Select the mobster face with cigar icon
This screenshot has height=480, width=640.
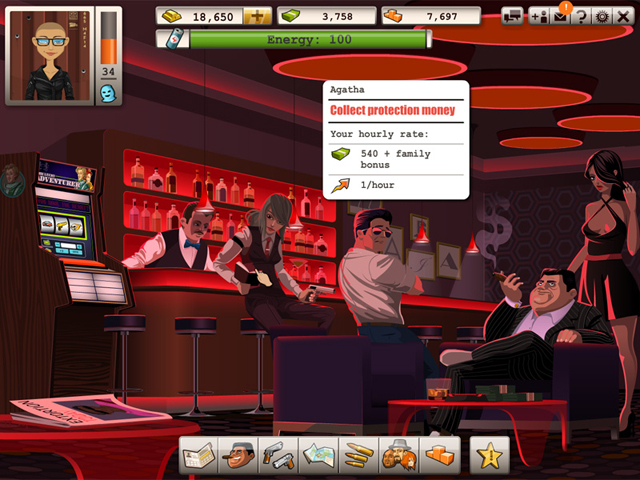(238, 454)
